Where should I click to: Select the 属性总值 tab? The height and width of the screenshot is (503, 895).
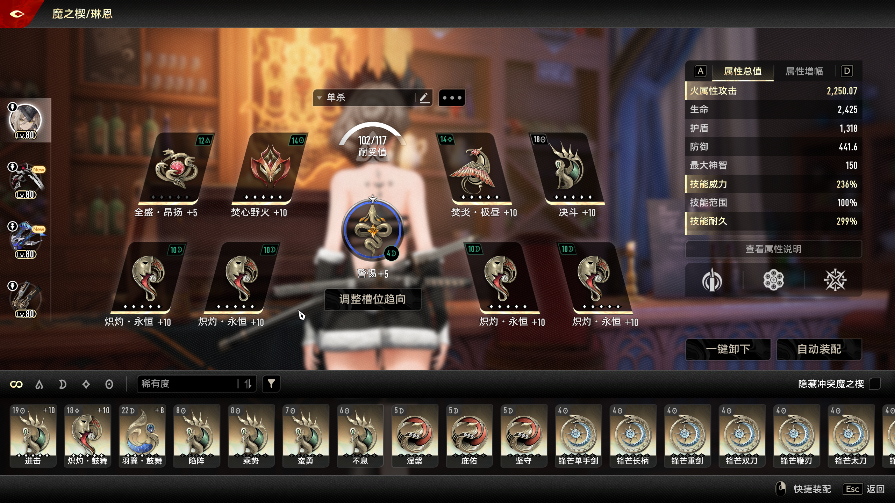(743, 71)
